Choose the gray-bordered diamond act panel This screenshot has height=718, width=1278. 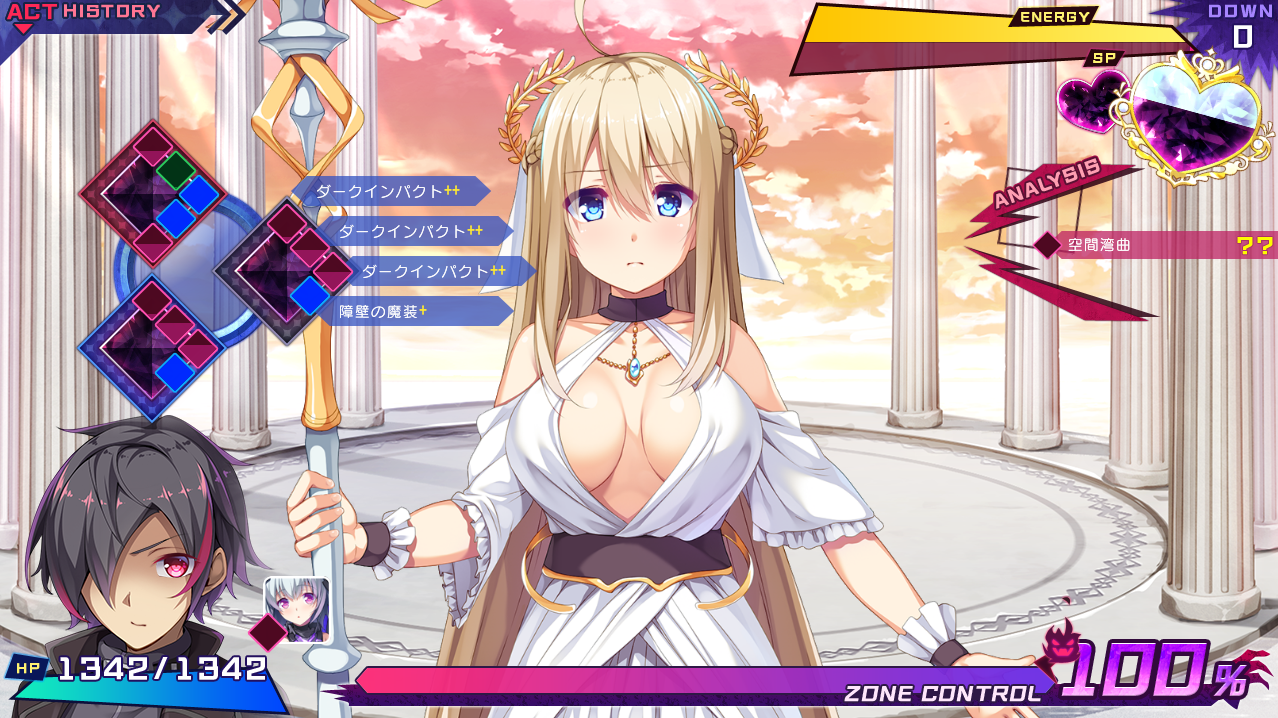[287, 270]
